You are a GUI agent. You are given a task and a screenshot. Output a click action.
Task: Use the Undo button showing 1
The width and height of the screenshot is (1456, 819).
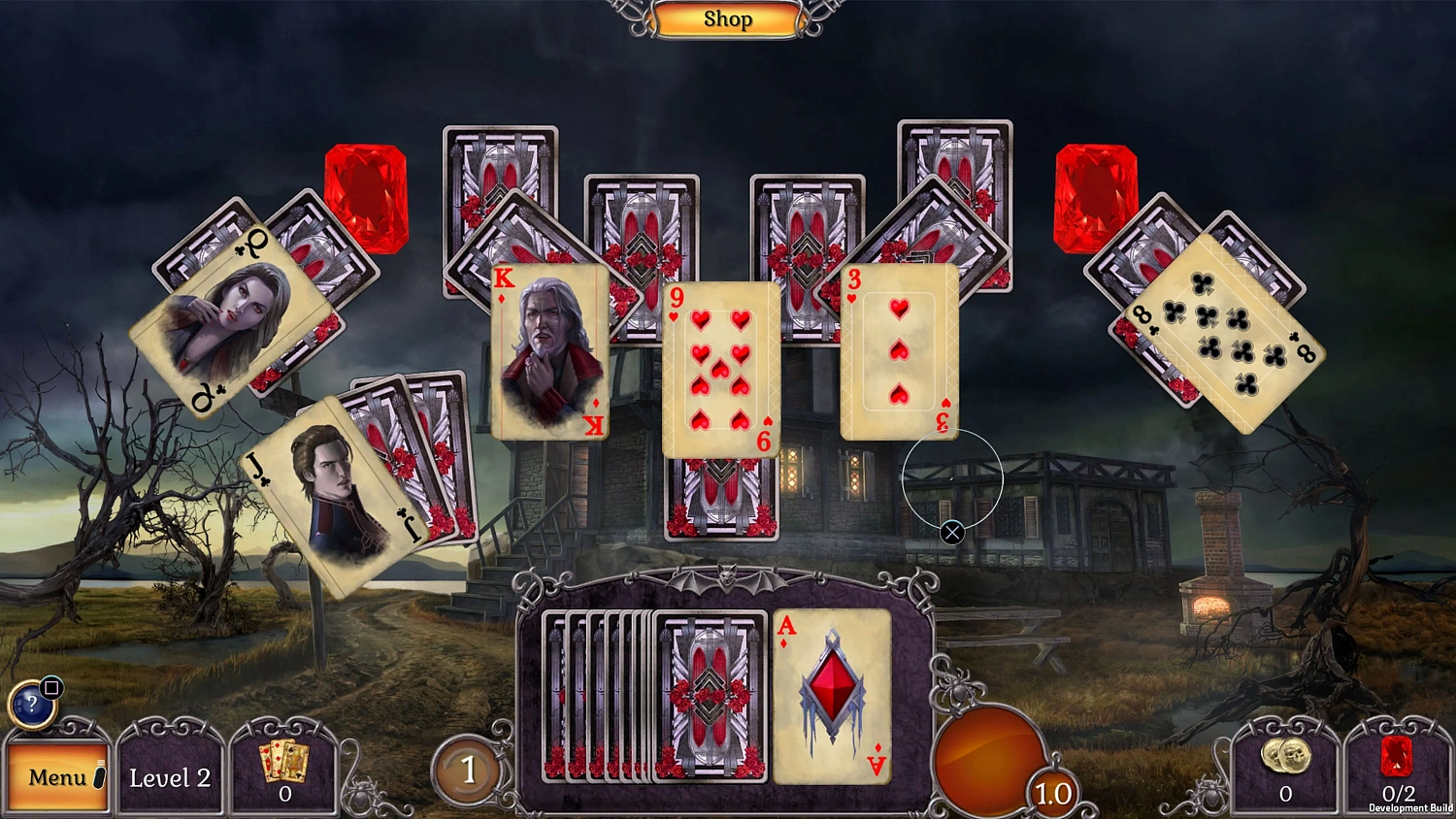[470, 771]
